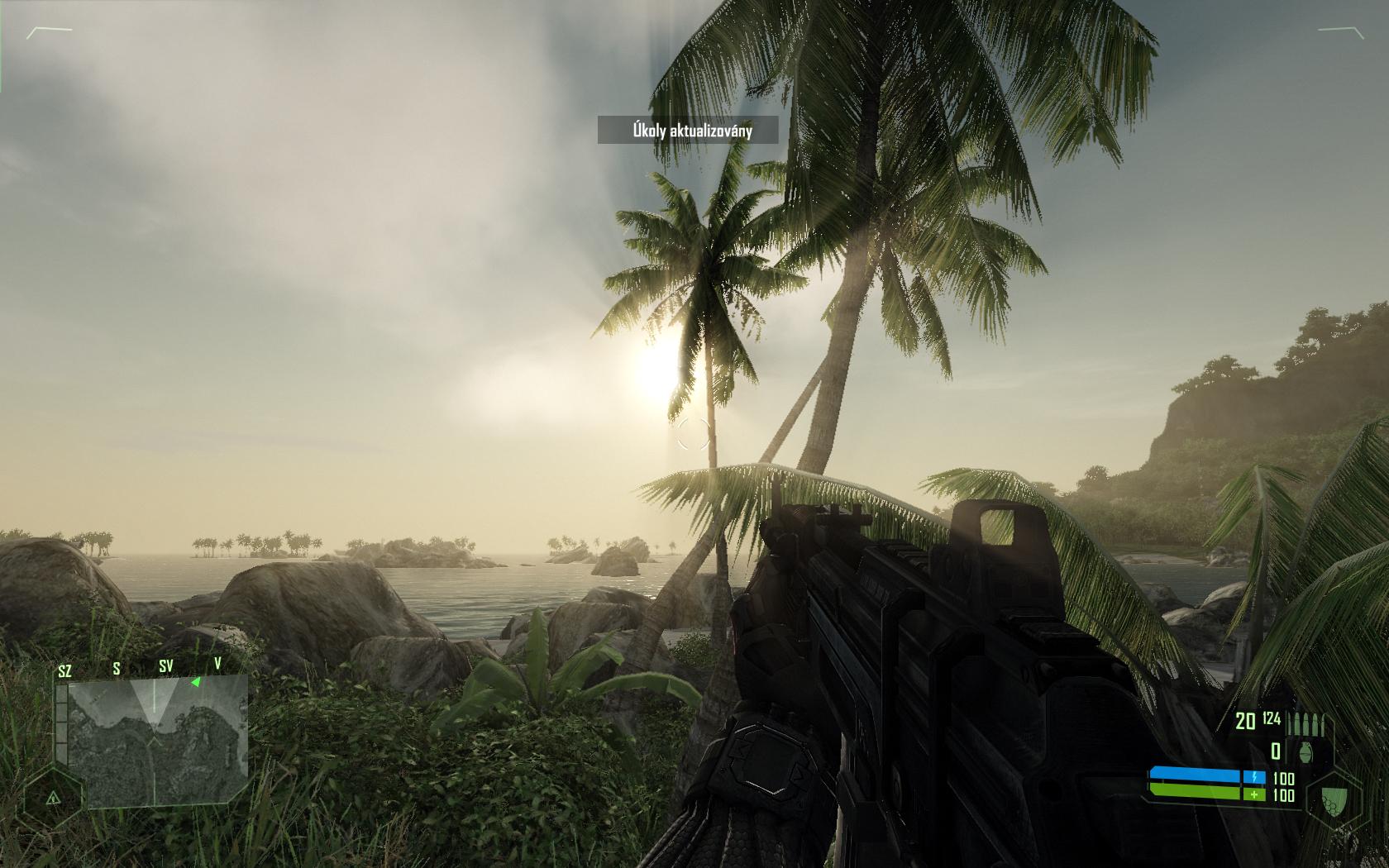Open the 'Úkoly aktualizovány' objectives notification
Screen dimensions: 1389x868
[x=688, y=130]
